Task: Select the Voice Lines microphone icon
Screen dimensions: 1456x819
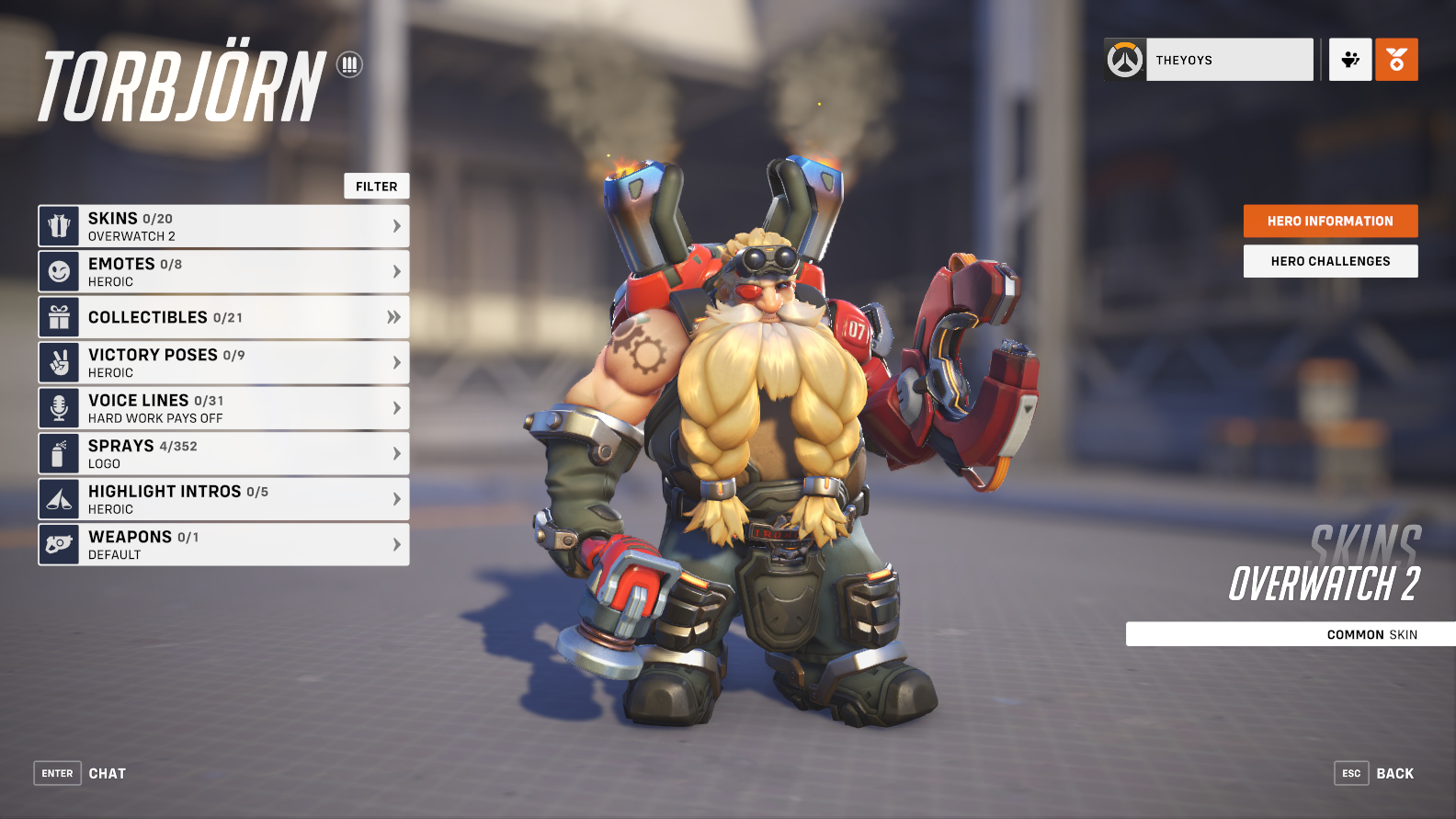Action: [x=60, y=407]
